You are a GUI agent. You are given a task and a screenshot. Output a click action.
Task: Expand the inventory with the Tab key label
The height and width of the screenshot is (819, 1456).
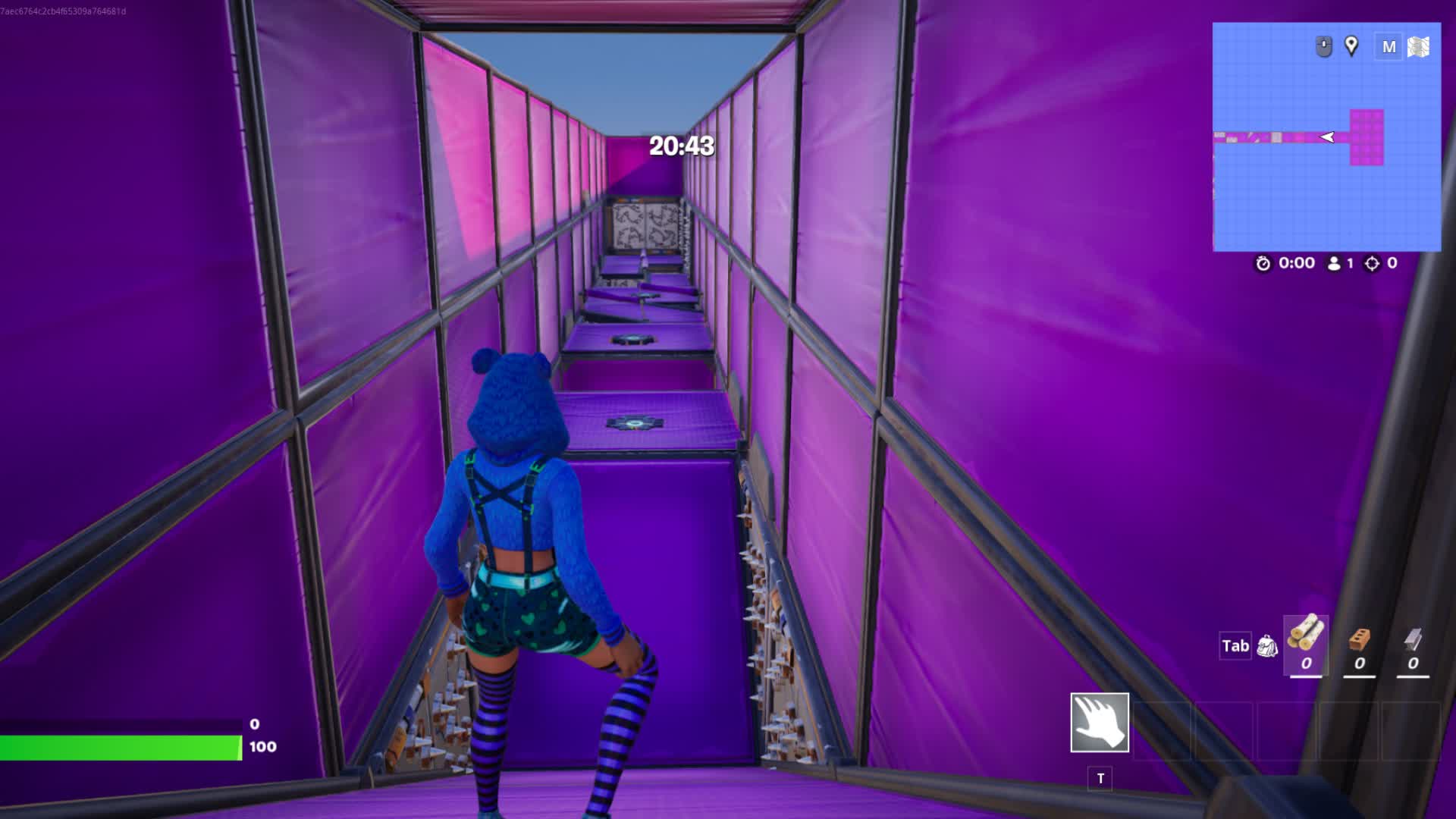(1235, 646)
